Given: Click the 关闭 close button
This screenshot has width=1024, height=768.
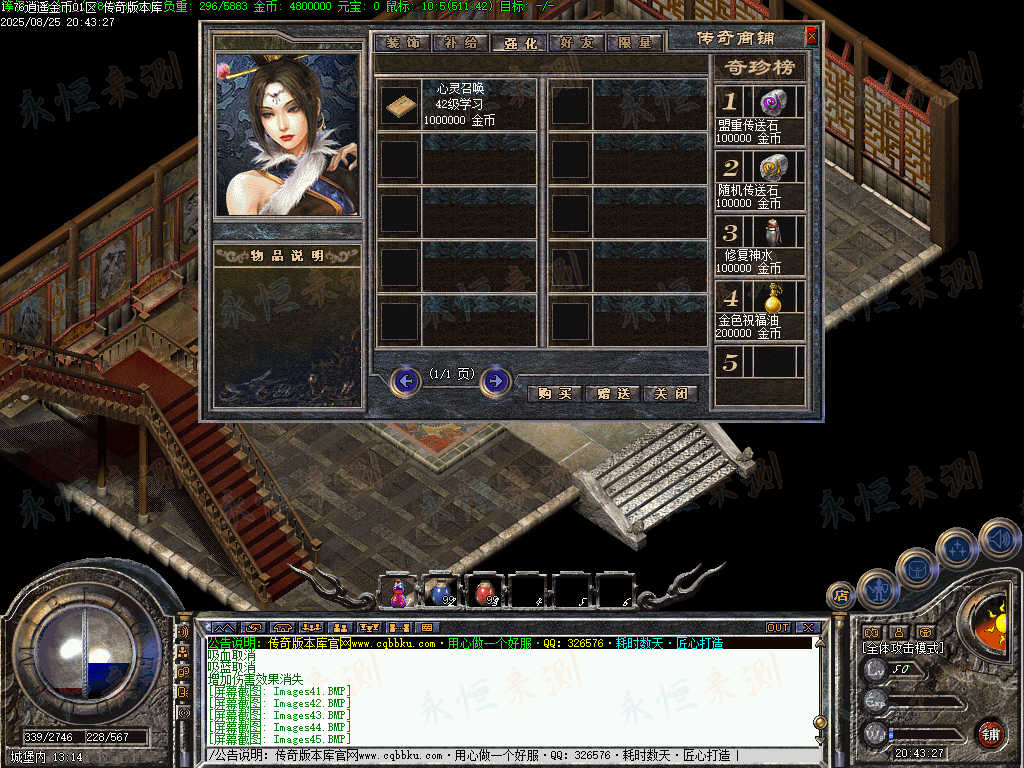Looking at the screenshot, I should 669,393.
